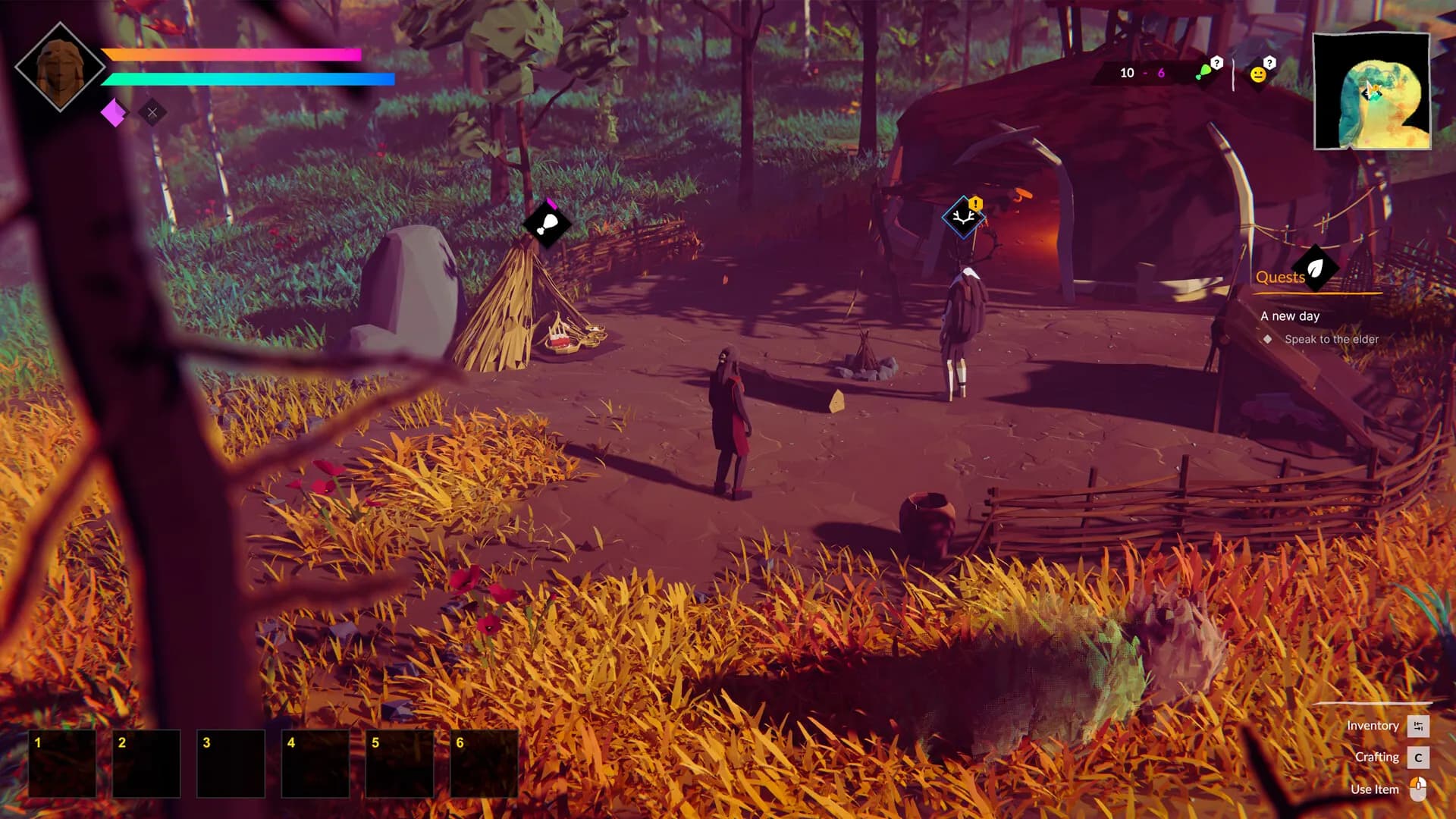Expand the Quests panel header
1456x819 pixels.
[x=1280, y=277]
